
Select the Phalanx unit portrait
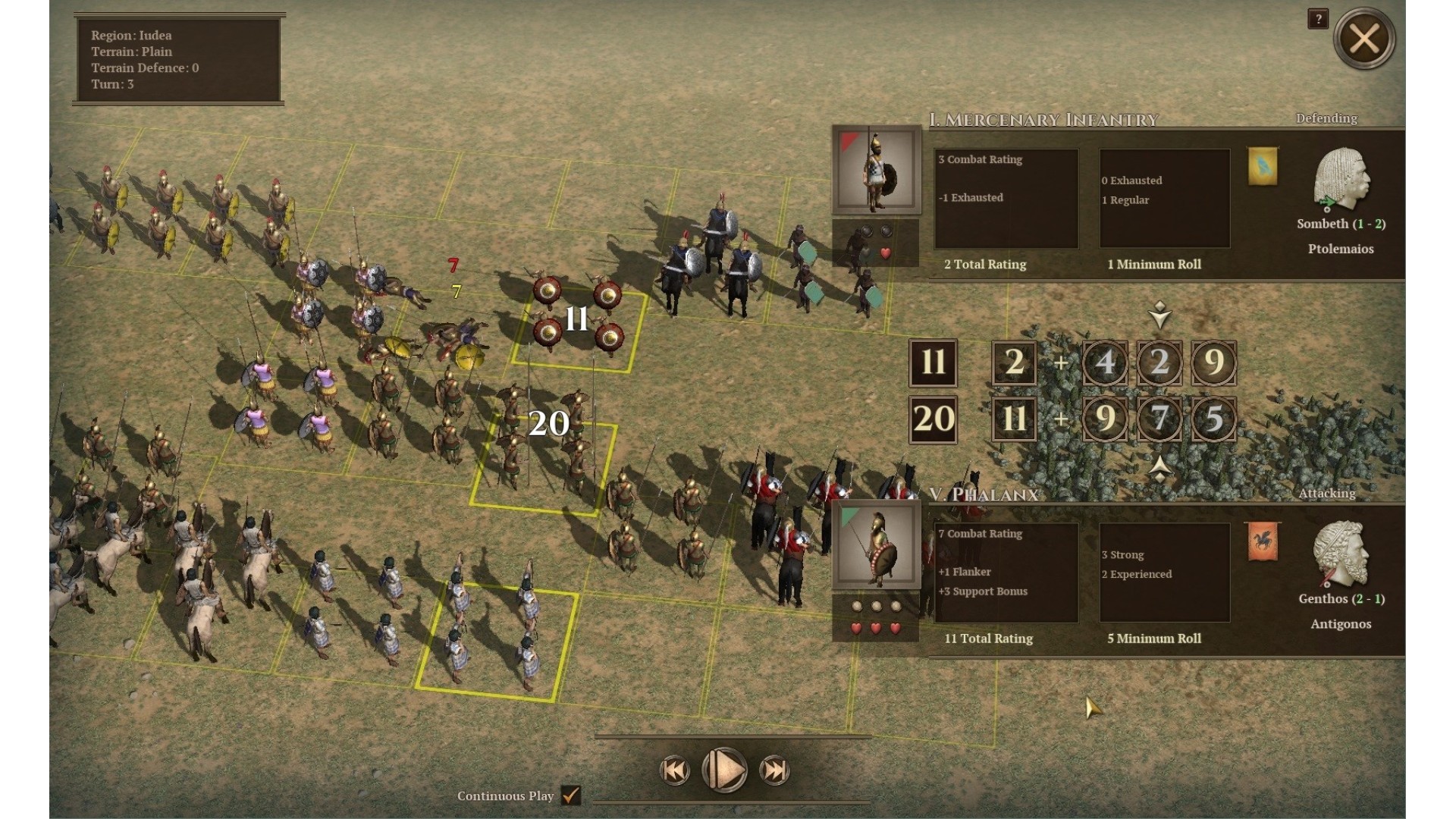(877, 546)
